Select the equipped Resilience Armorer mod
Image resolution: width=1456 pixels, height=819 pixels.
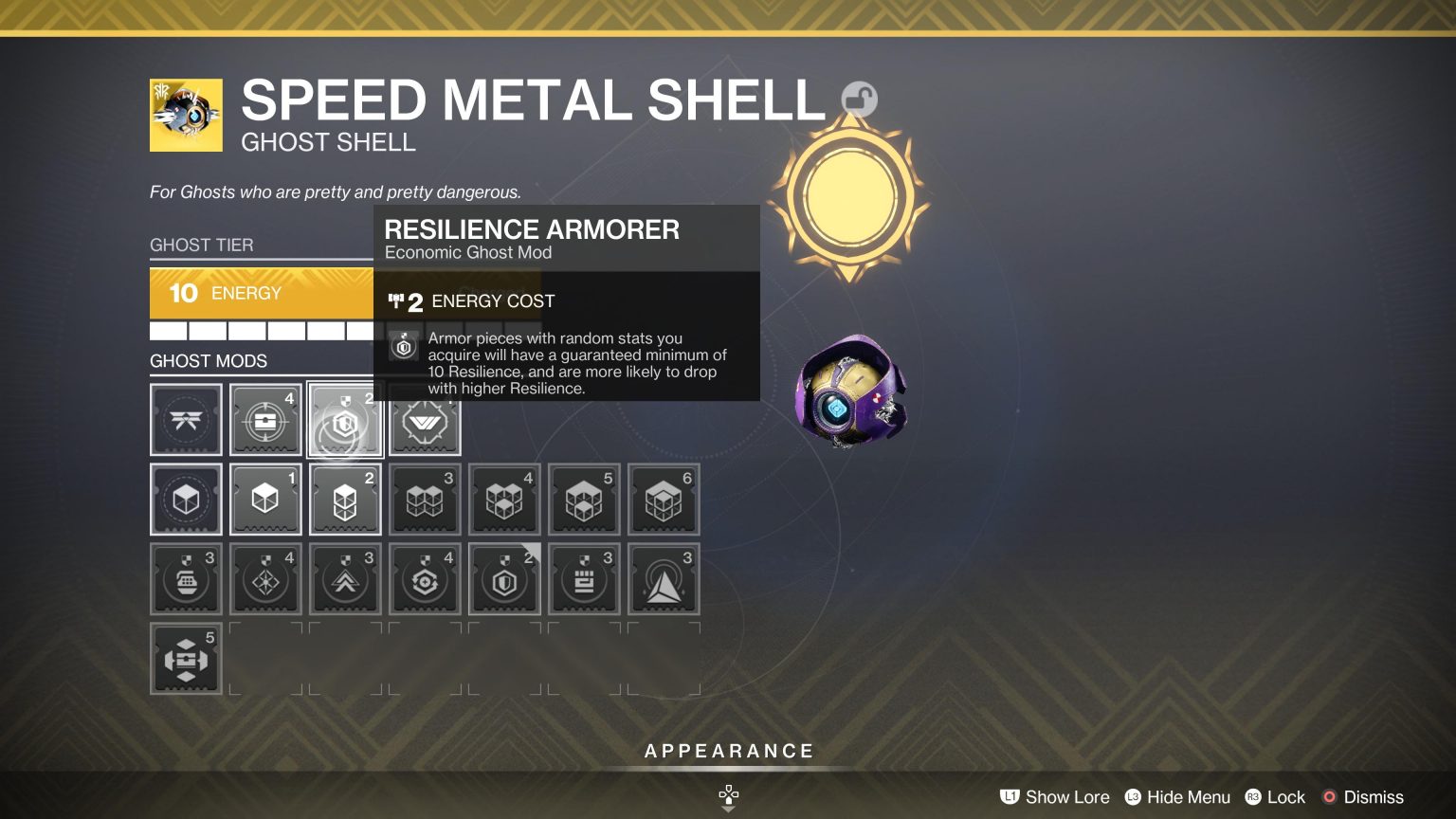coord(345,420)
